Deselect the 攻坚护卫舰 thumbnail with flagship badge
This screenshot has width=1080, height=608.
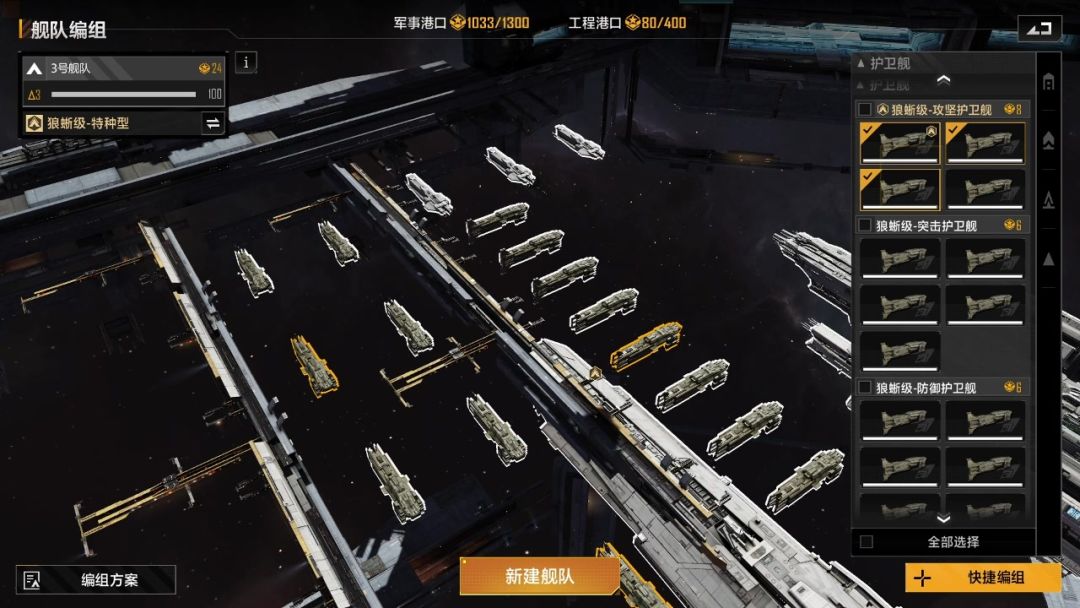click(x=900, y=143)
